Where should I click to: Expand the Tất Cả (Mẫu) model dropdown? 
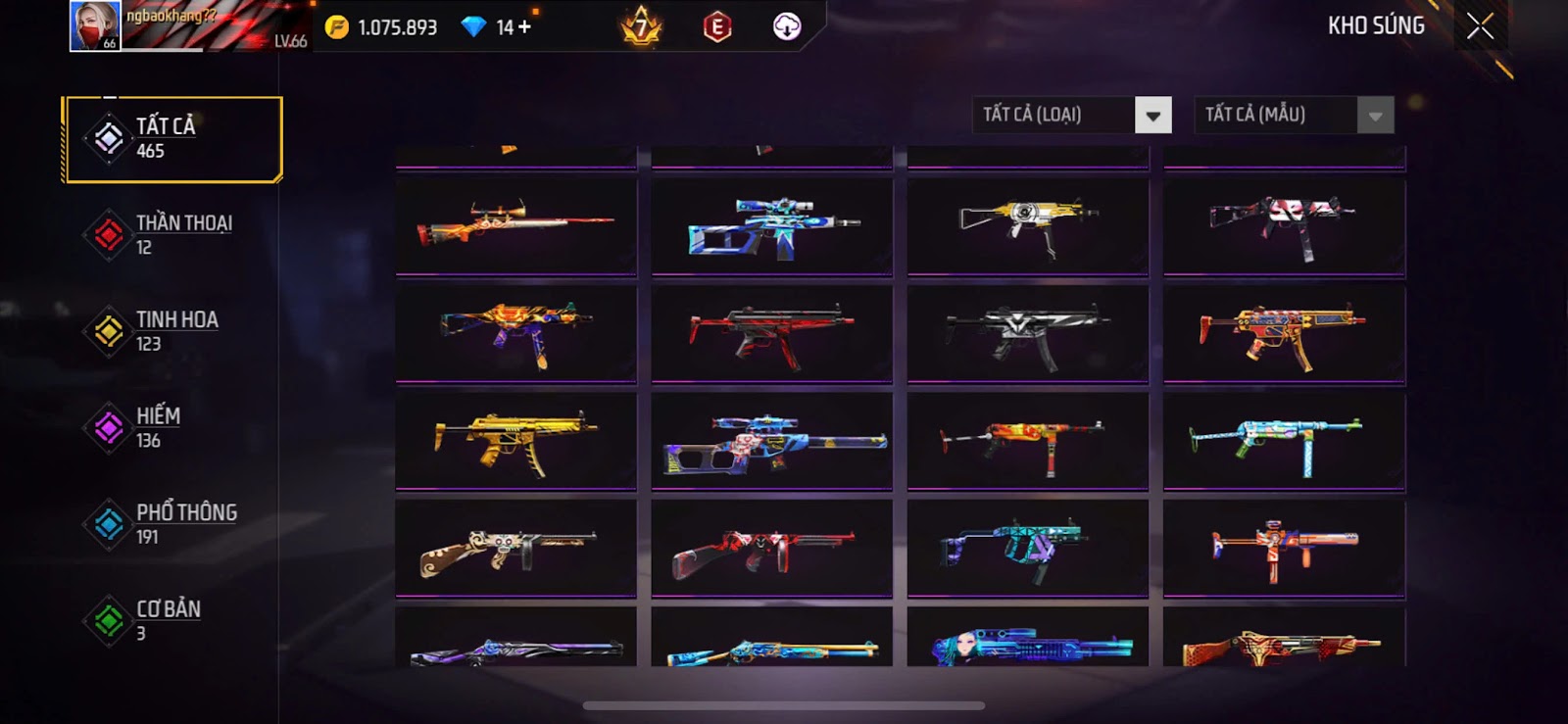tap(1374, 116)
